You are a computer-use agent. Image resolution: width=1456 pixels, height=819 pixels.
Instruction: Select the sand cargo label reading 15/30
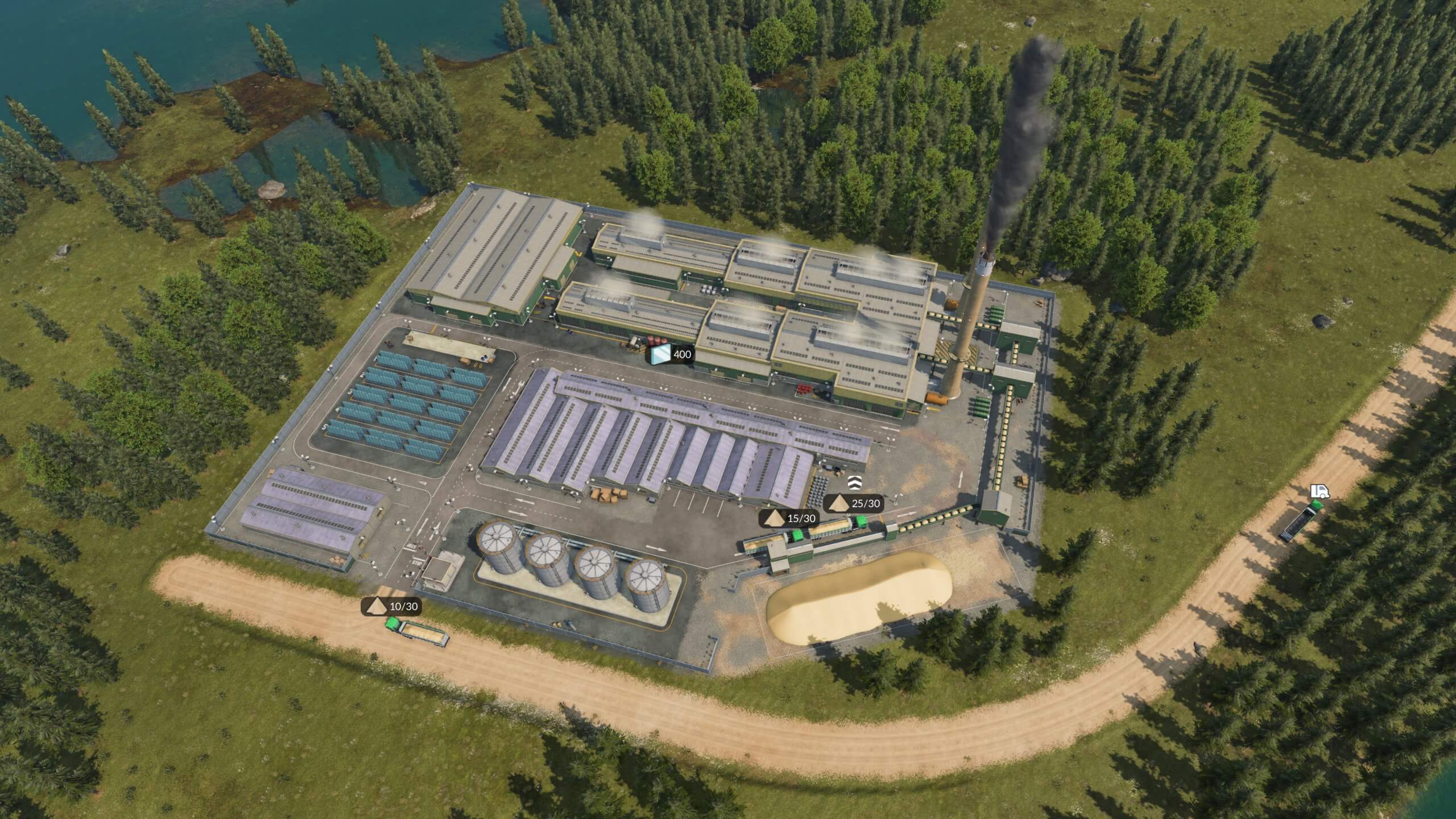pyautogui.click(x=790, y=518)
